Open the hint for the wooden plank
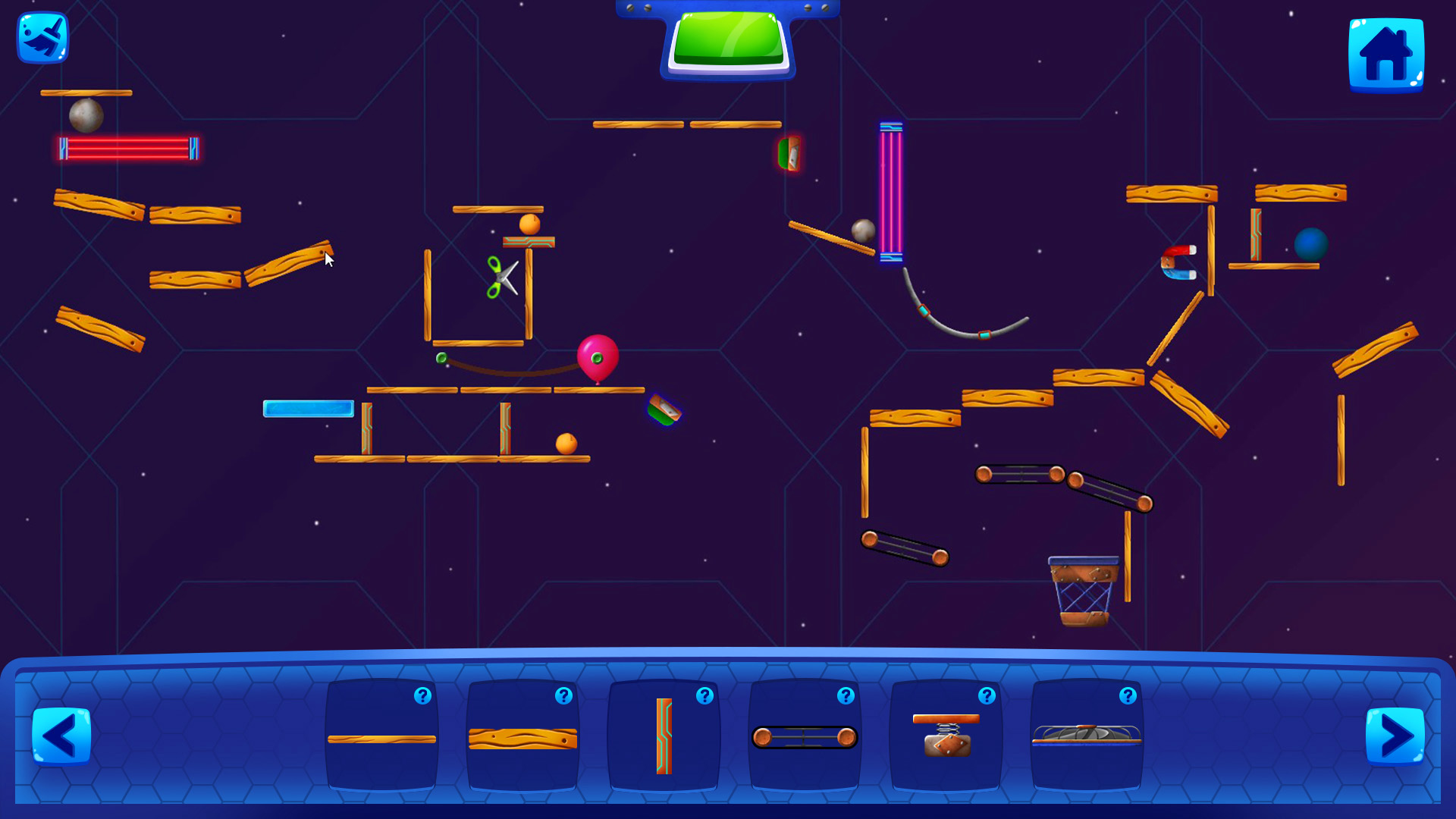1456x819 pixels. pos(564,695)
